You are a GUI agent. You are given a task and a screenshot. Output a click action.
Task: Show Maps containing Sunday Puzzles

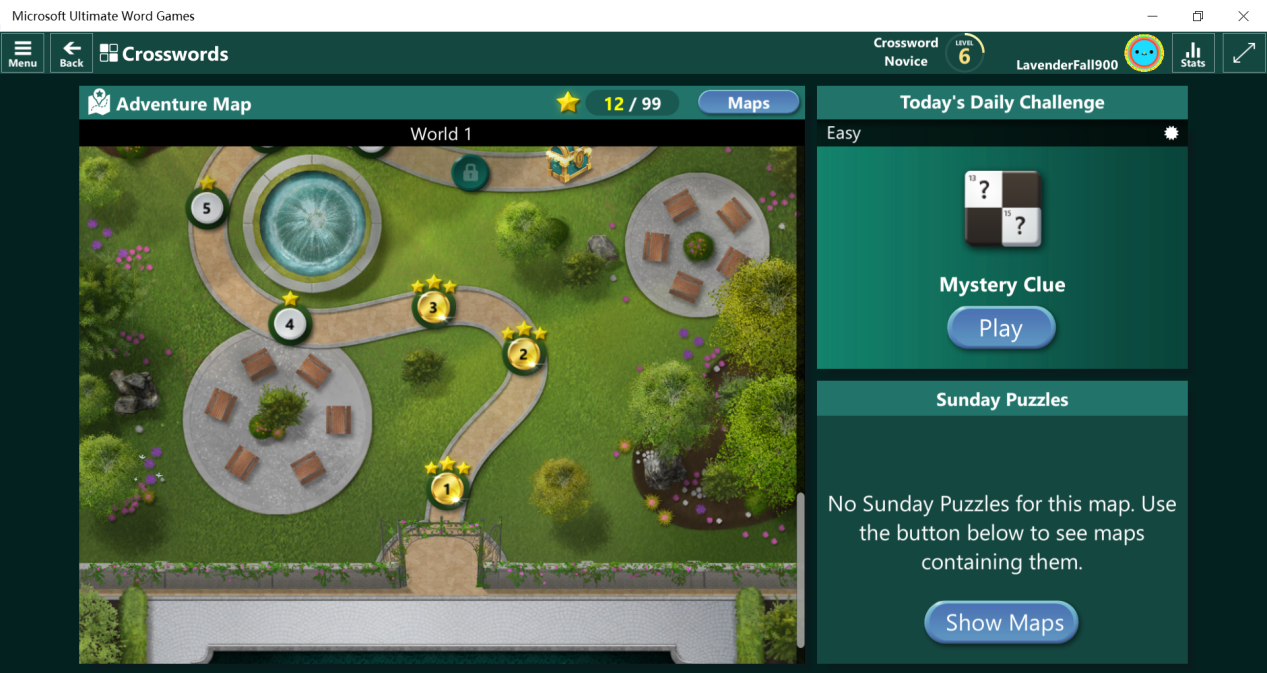[1001, 622]
